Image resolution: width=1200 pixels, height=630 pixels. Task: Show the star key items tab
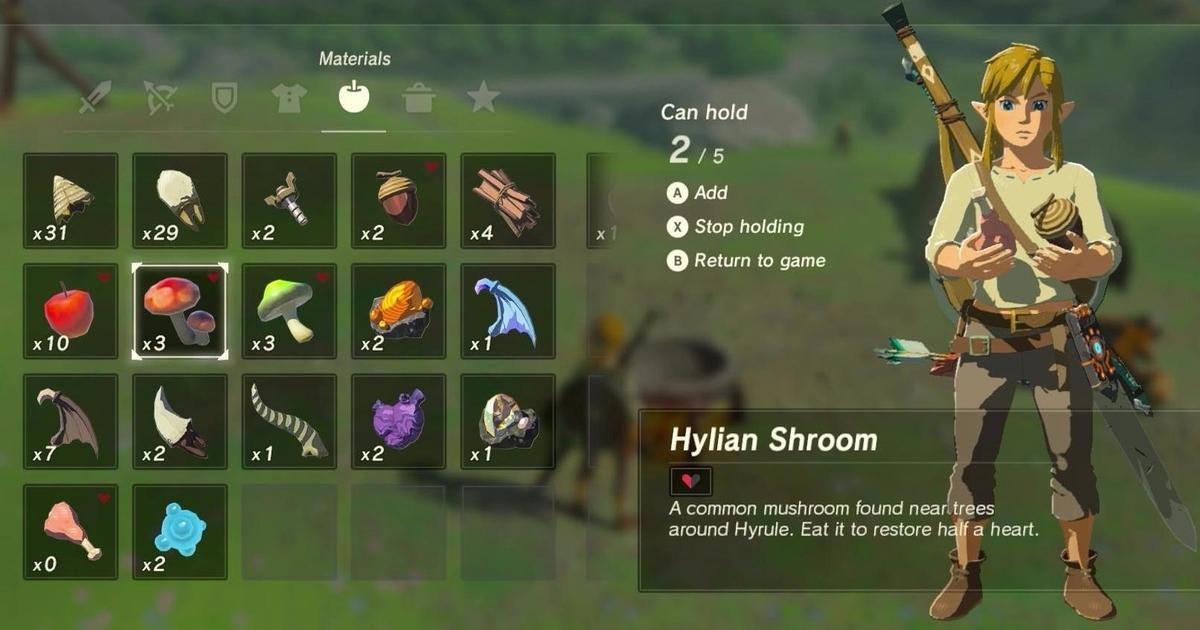point(483,98)
